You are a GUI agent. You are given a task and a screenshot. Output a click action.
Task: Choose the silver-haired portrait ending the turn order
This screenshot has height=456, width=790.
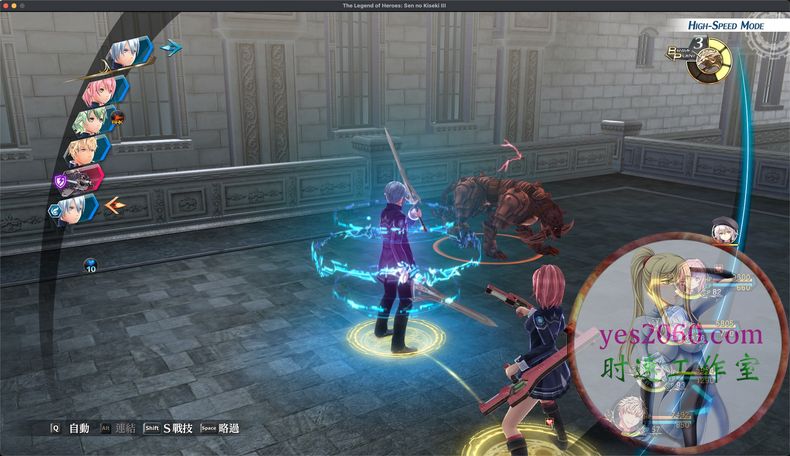[72, 208]
